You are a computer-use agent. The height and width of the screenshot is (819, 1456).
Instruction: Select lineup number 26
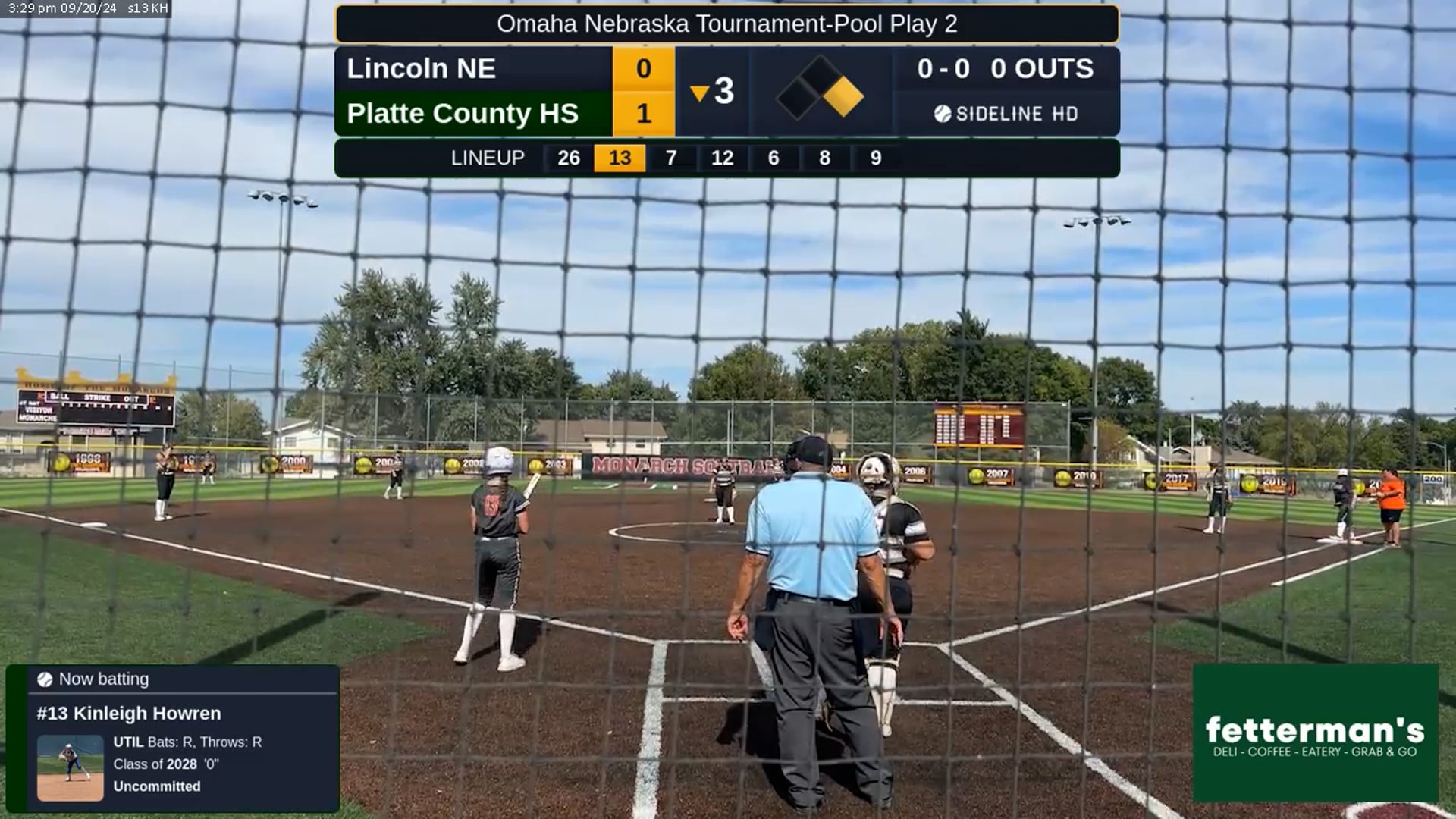(569, 158)
